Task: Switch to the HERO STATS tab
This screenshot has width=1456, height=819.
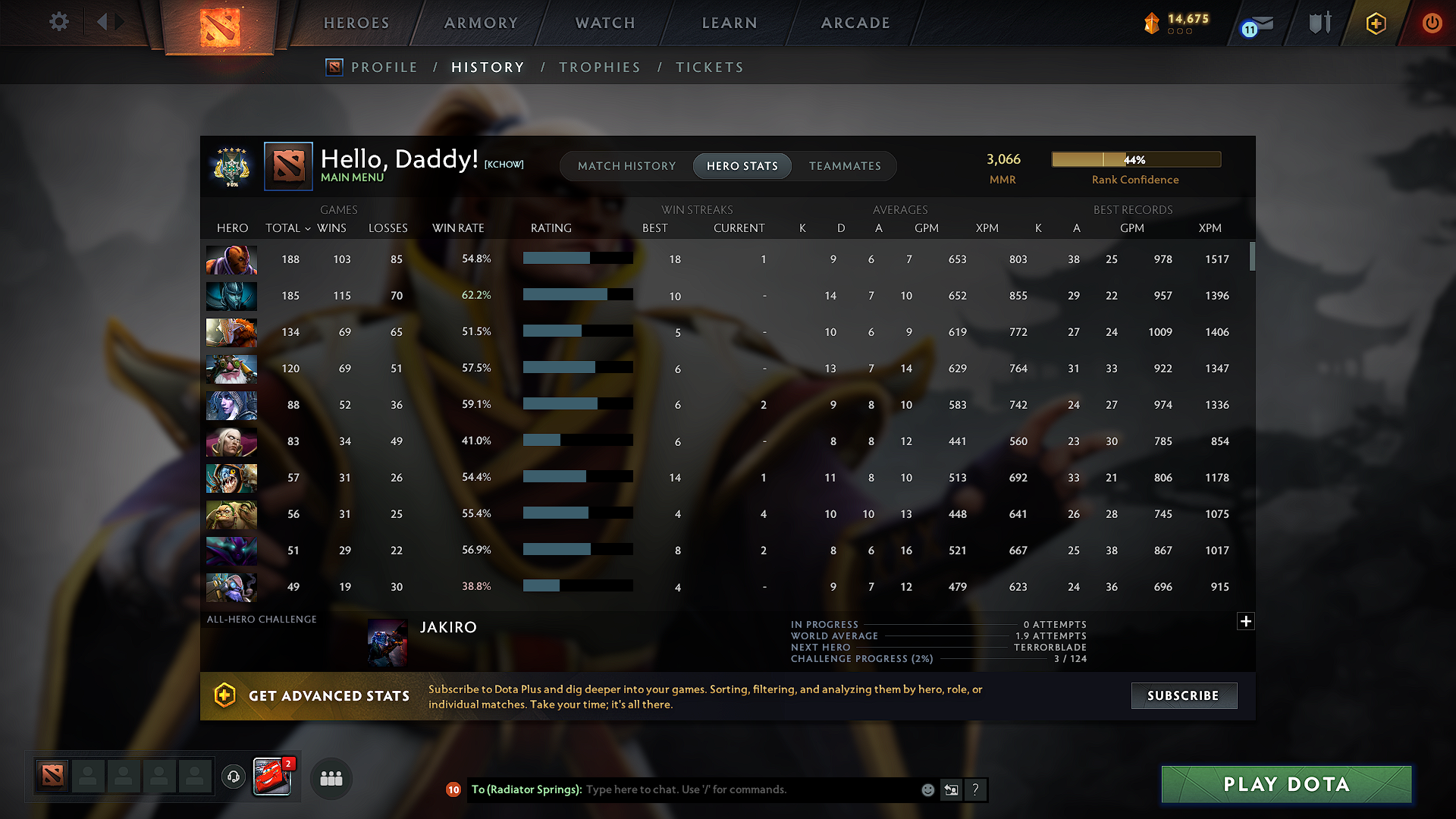Action: tap(742, 166)
